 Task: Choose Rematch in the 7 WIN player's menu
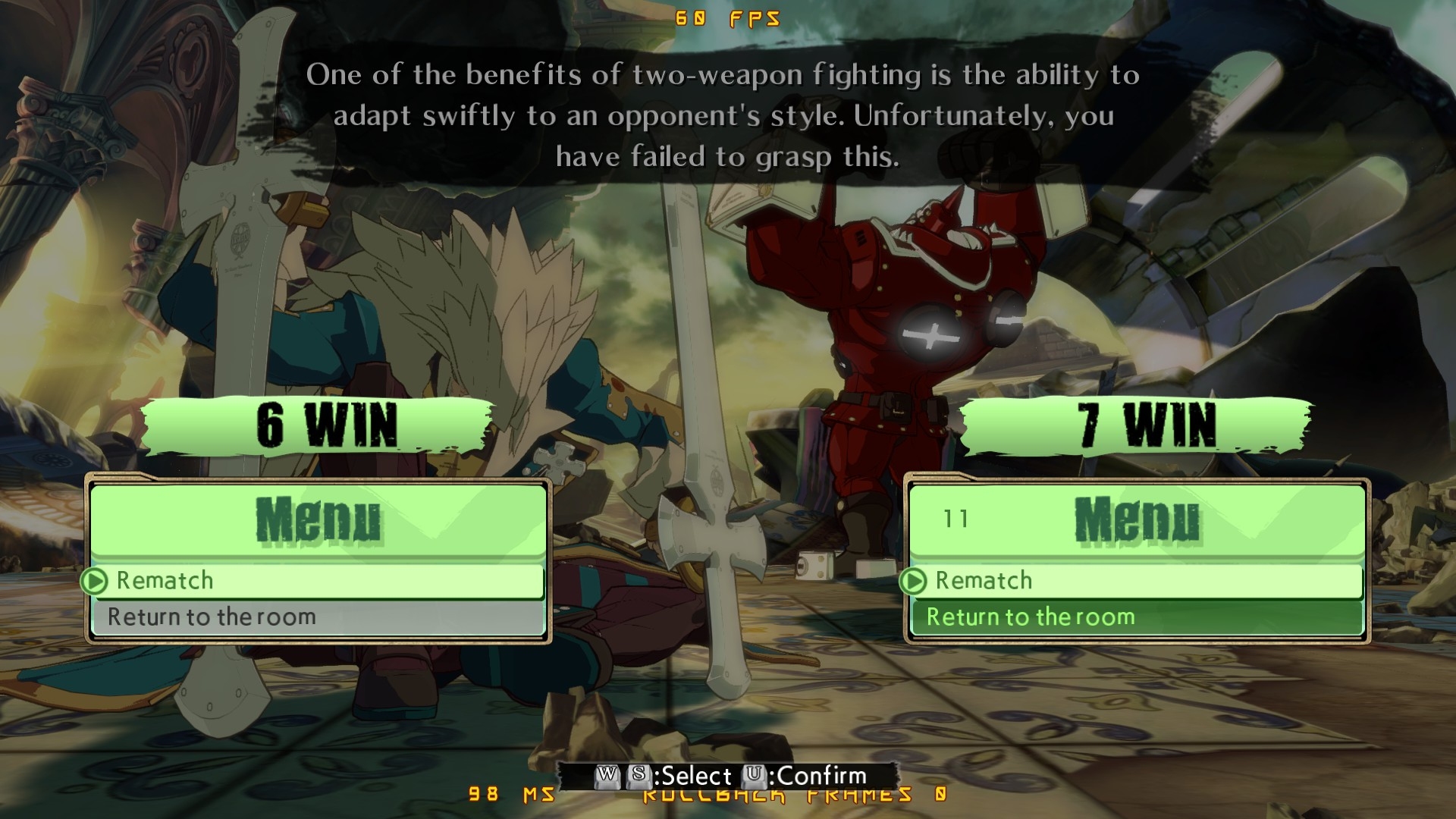click(x=1135, y=581)
